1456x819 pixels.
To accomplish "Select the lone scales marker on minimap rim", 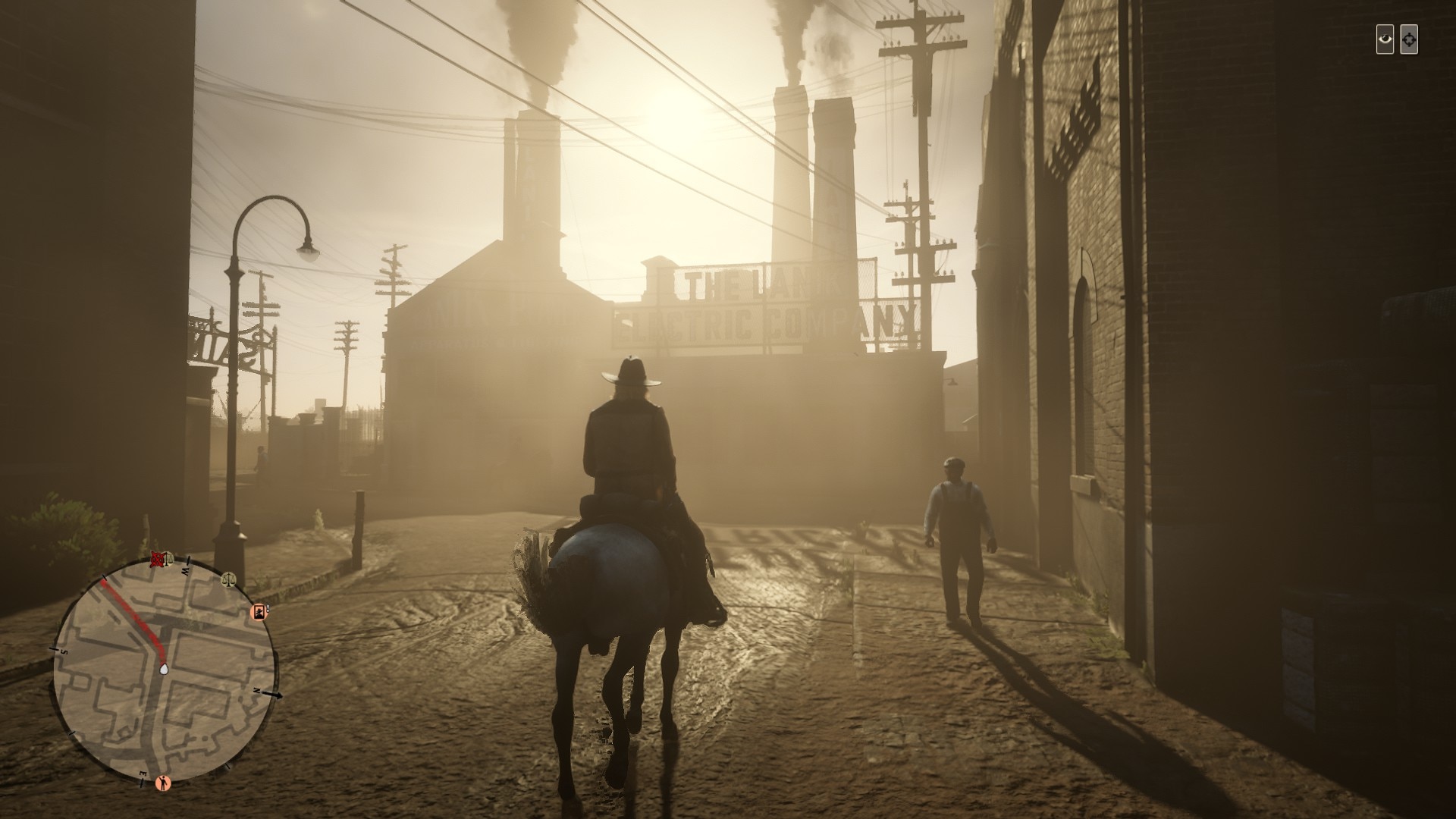I will coord(227,579).
